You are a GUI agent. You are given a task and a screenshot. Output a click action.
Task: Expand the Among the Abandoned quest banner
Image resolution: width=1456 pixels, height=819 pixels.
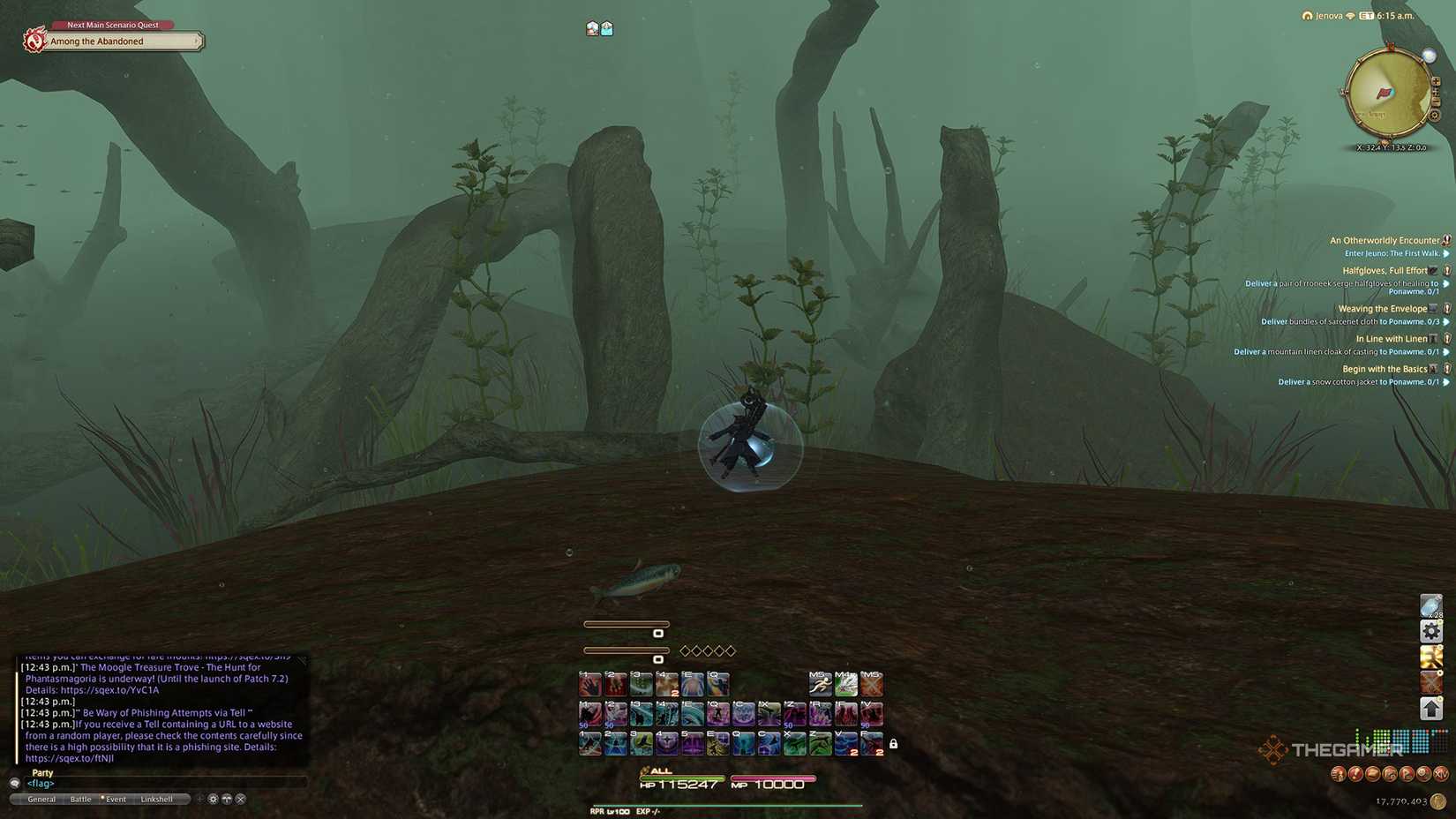[x=196, y=41]
